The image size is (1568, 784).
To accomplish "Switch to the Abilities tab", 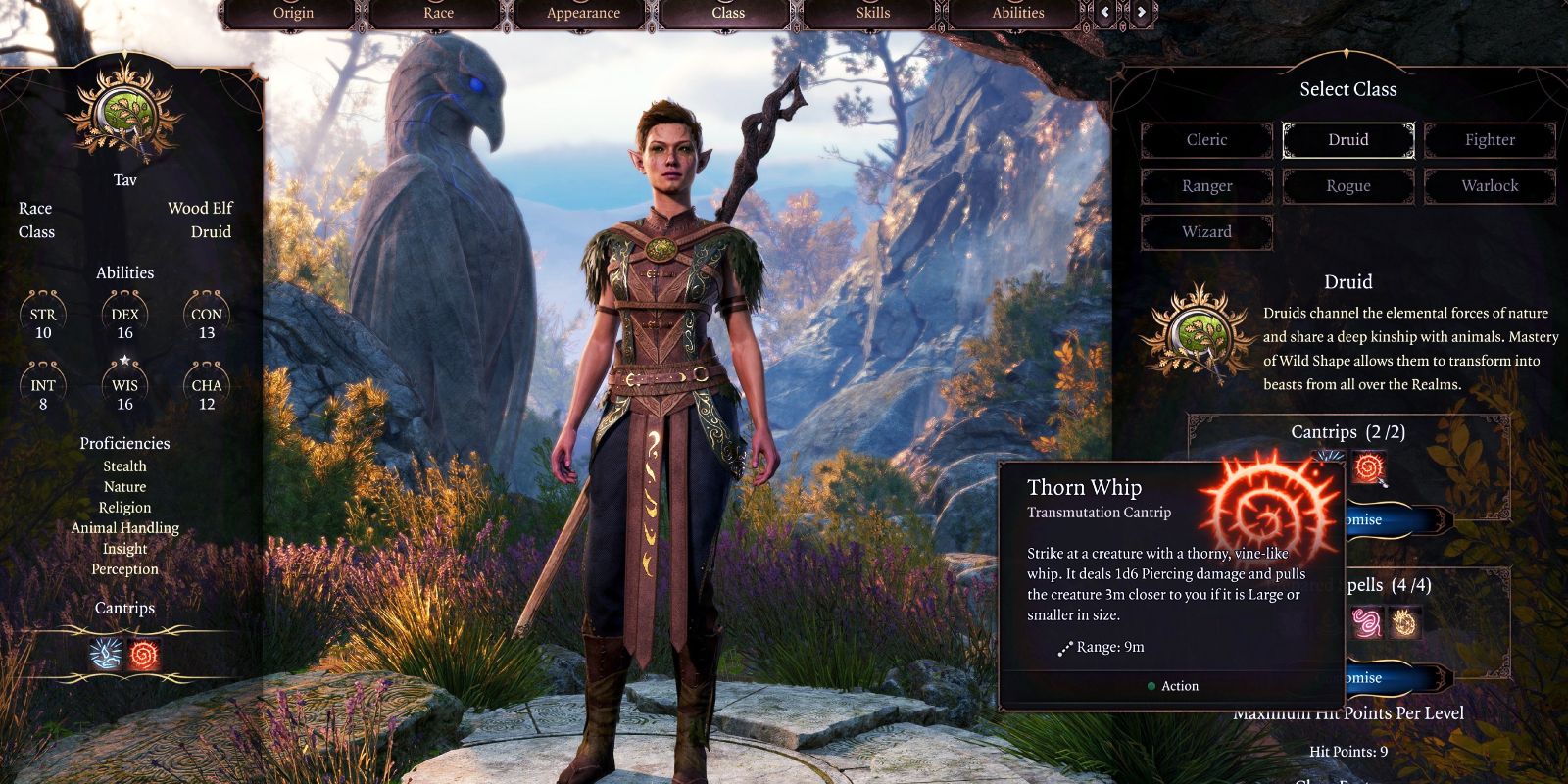I will tap(1017, 13).
